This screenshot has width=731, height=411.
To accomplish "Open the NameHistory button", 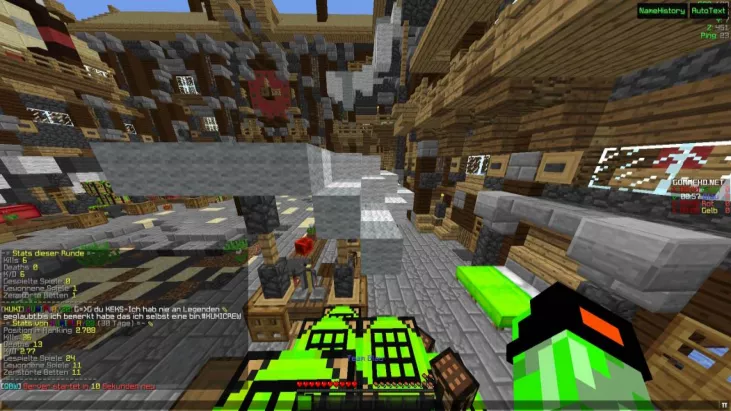I will (x=661, y=10).
